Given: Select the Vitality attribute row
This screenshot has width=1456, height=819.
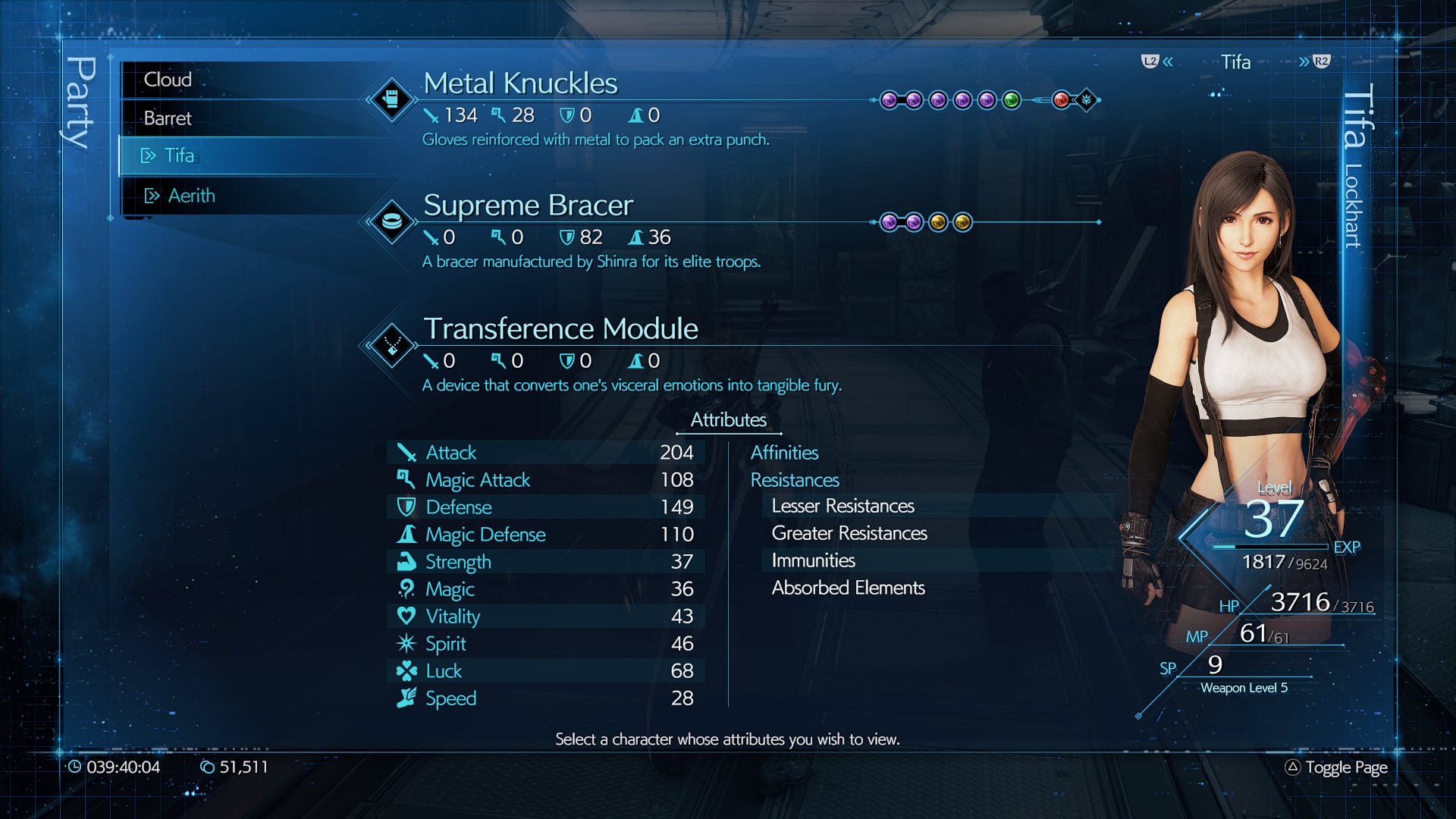Looking at the screenshot, I should point(546,617).
